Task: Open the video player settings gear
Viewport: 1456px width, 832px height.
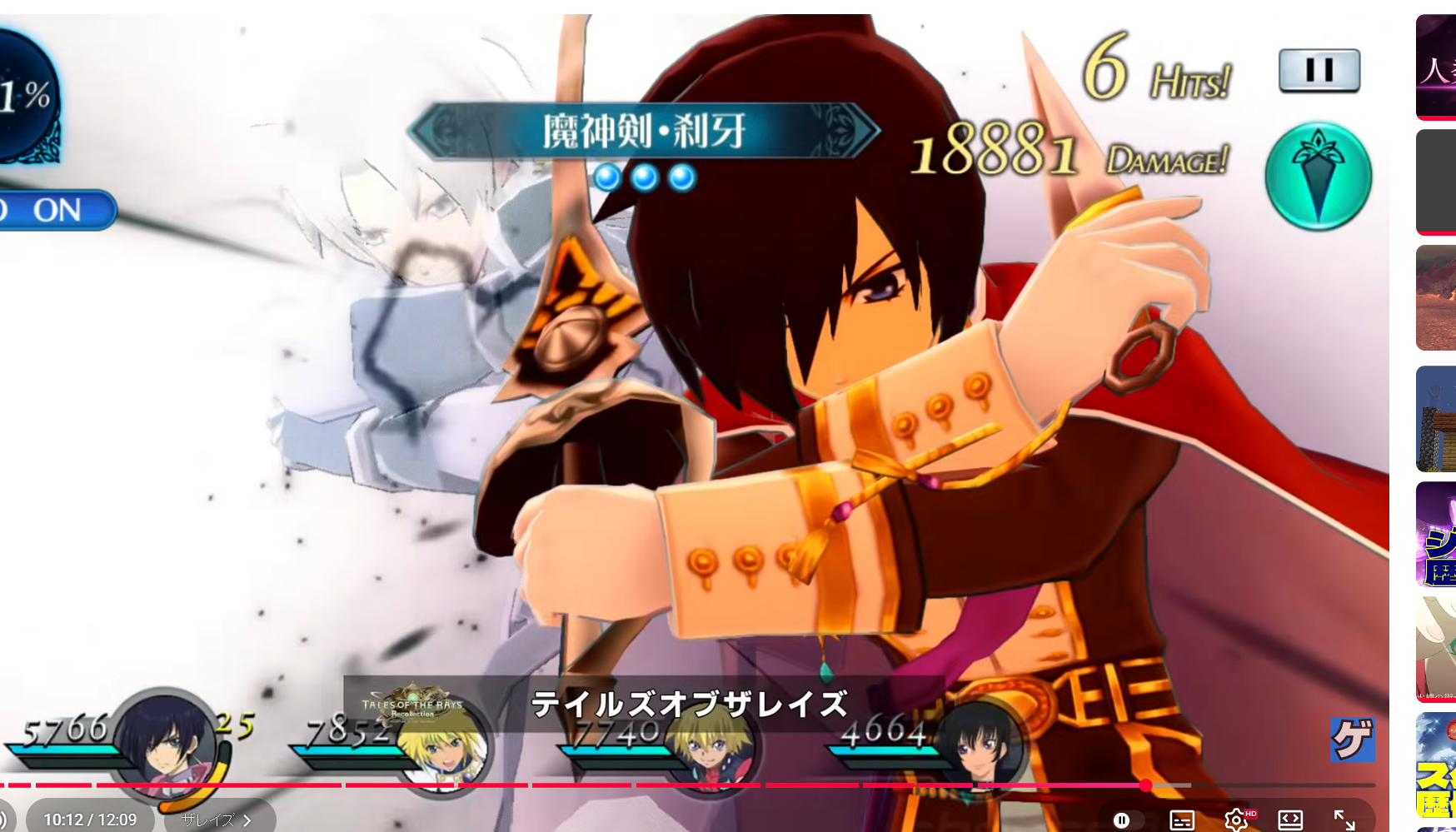Action: (1236, 820)
